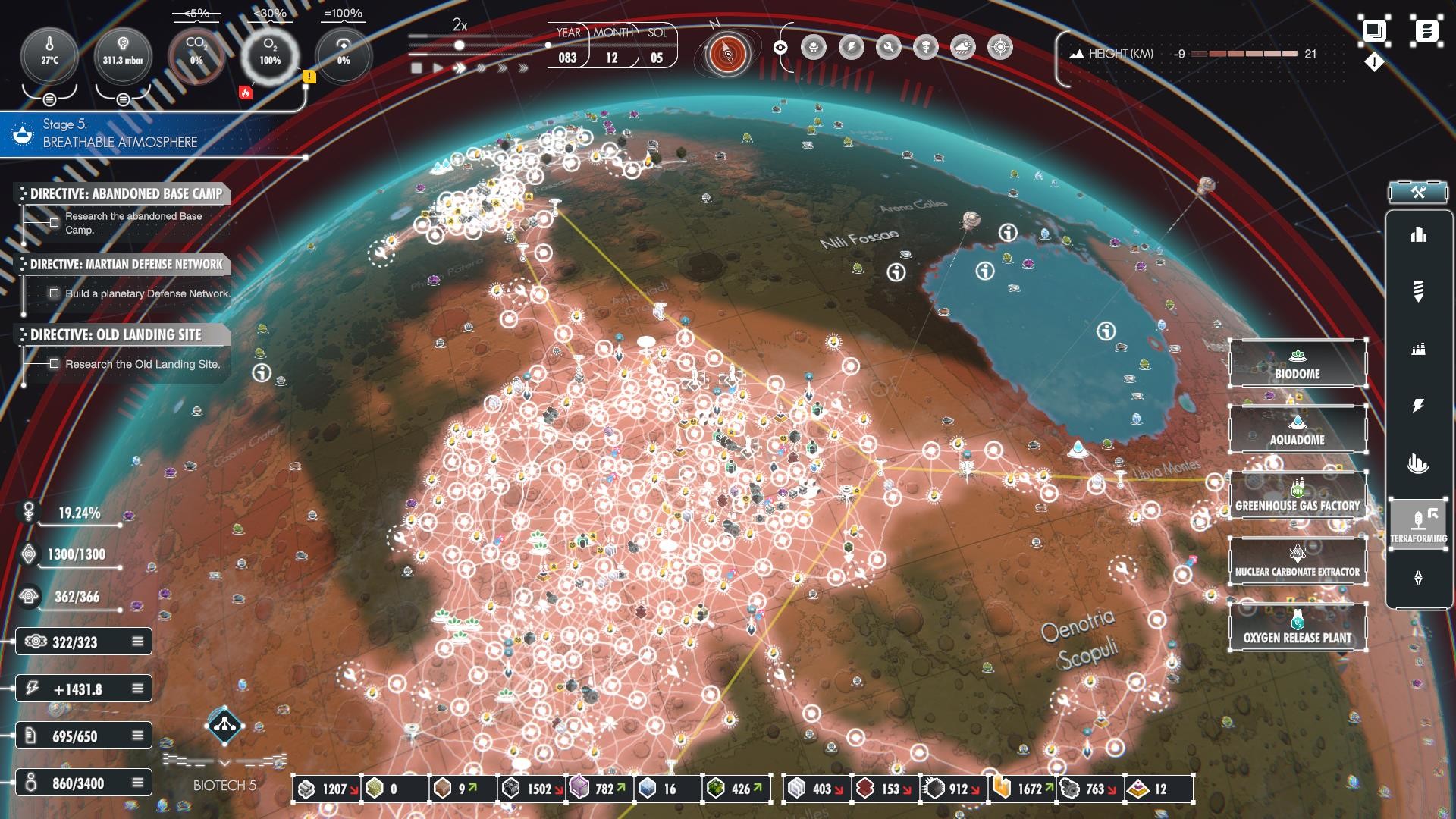
Task: Adjust the 2x game speed slider
Action: (x=460, y=45)
